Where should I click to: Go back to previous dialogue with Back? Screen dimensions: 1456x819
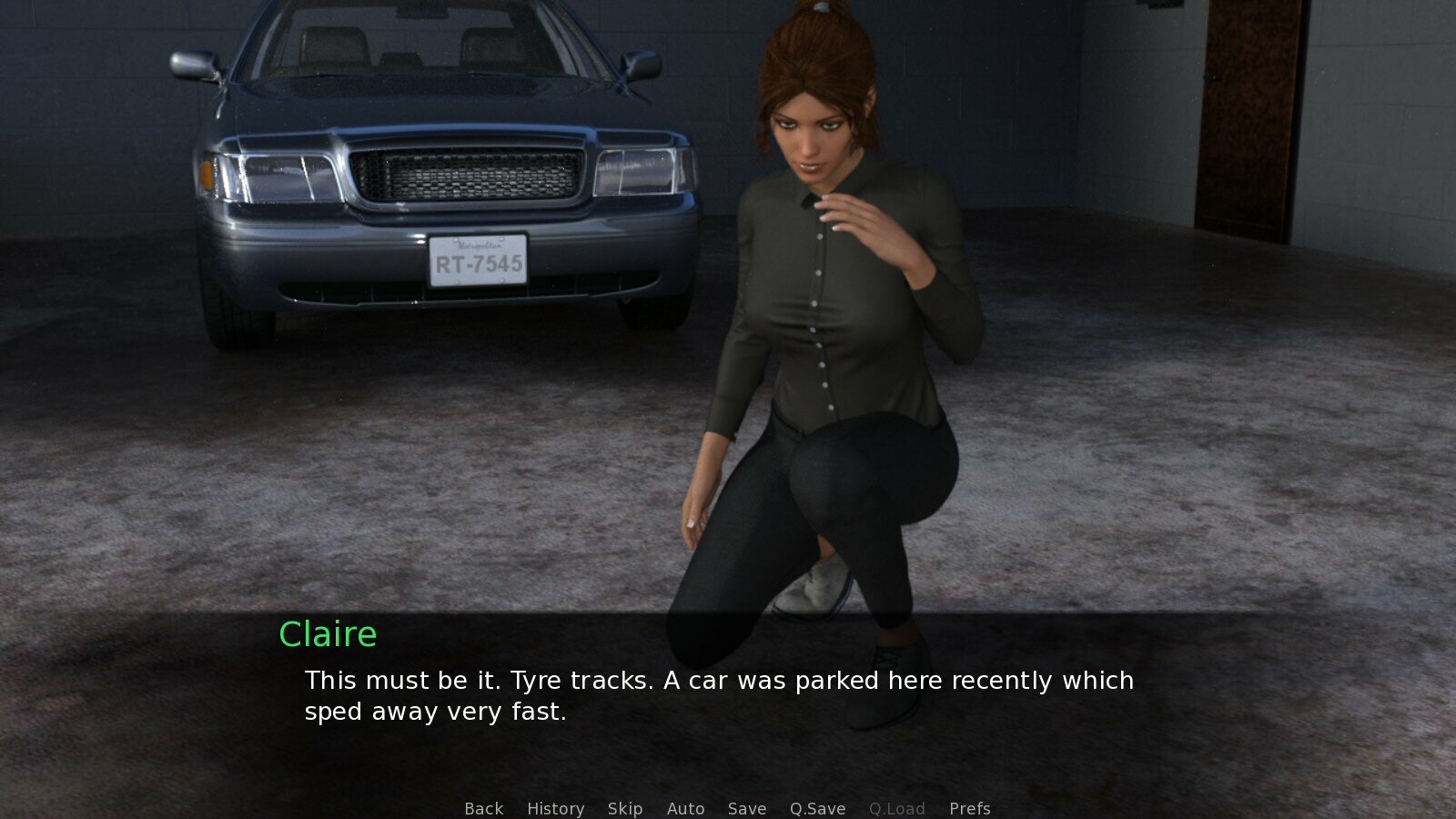pyautogui.click(x=483, y=808)
